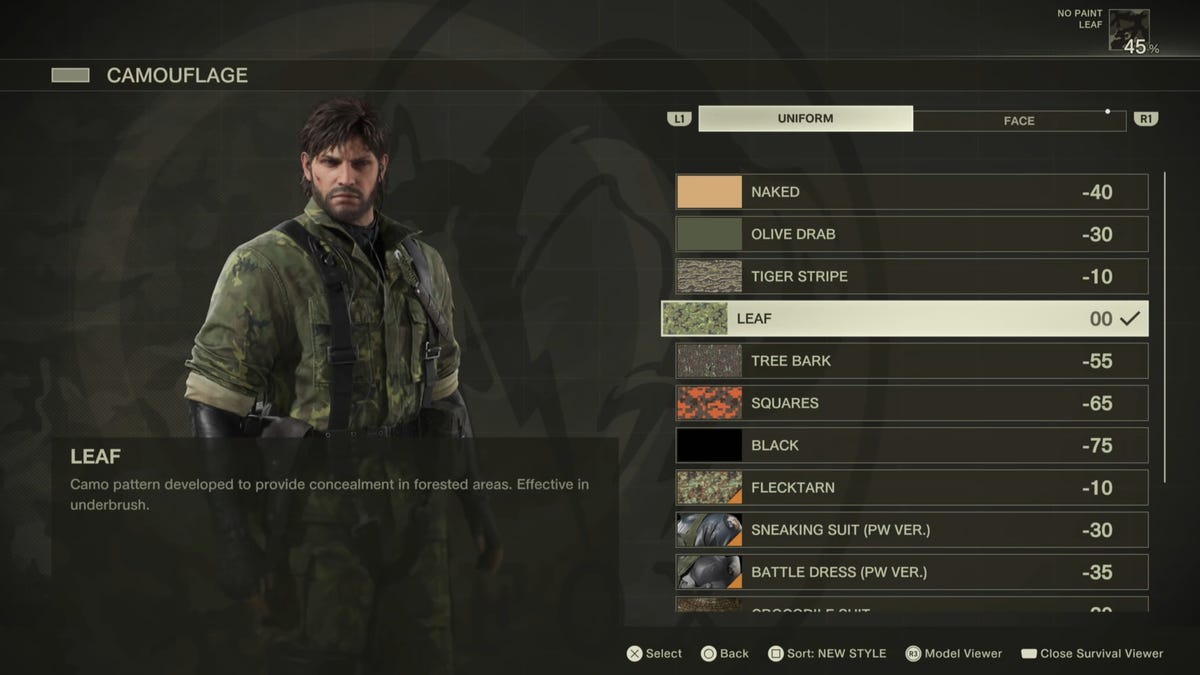Select the highlighted Leaf camouflage row
Screen dimensions: 1200x675
[904, 319]
